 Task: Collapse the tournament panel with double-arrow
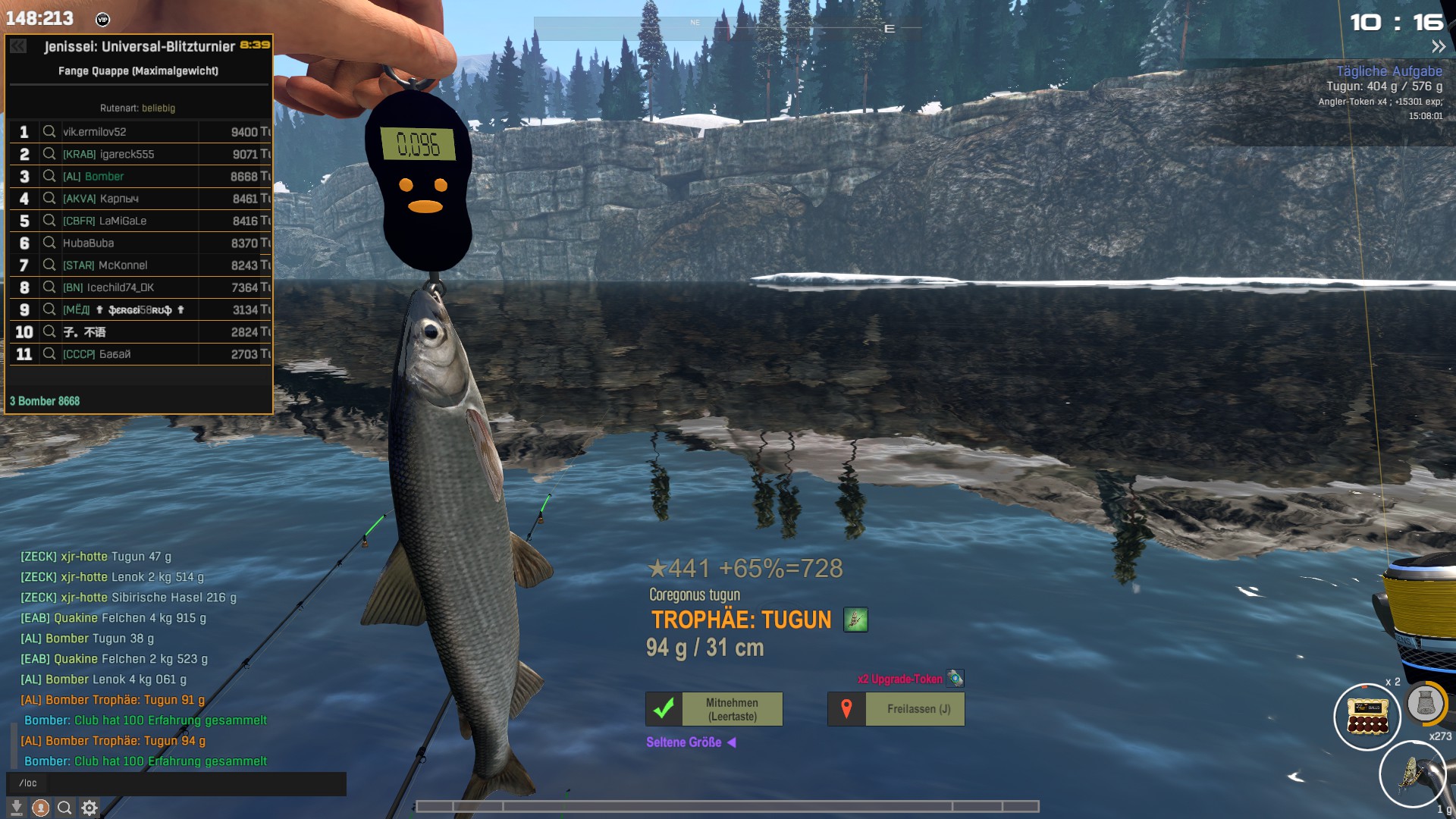point(18,46)
